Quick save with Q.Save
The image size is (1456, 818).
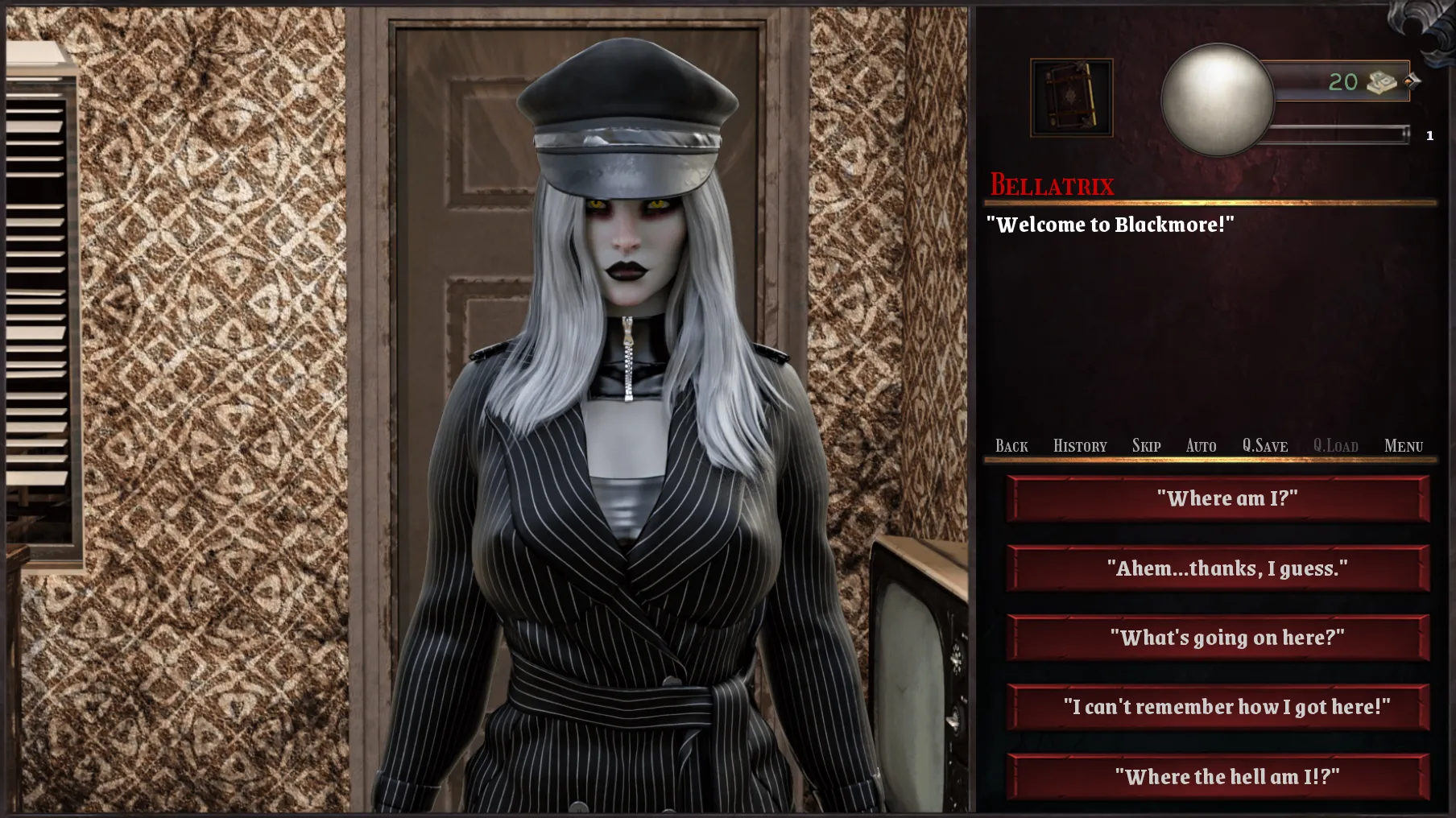click(1264, 446)
